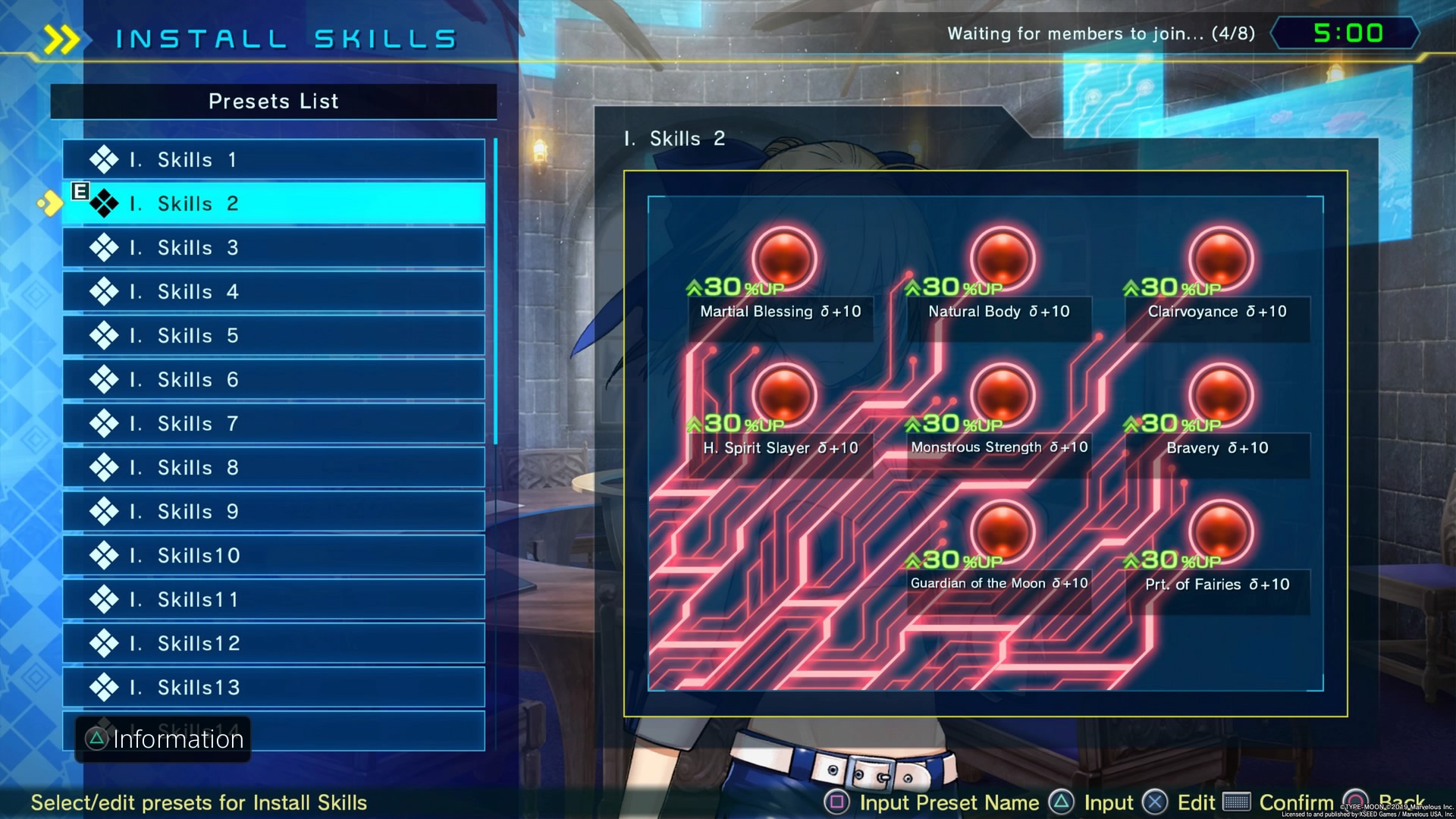Viewport: 1456px width, 819px height.
Task: Choose the Skills11 preset
Action: [x=273, y=600]
